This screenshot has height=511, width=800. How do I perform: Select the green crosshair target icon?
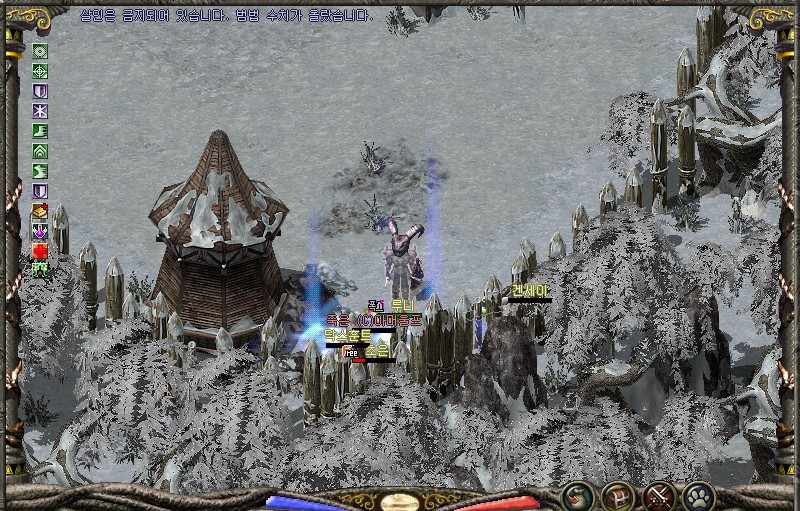pyautogui.click(x=40, y=71)
